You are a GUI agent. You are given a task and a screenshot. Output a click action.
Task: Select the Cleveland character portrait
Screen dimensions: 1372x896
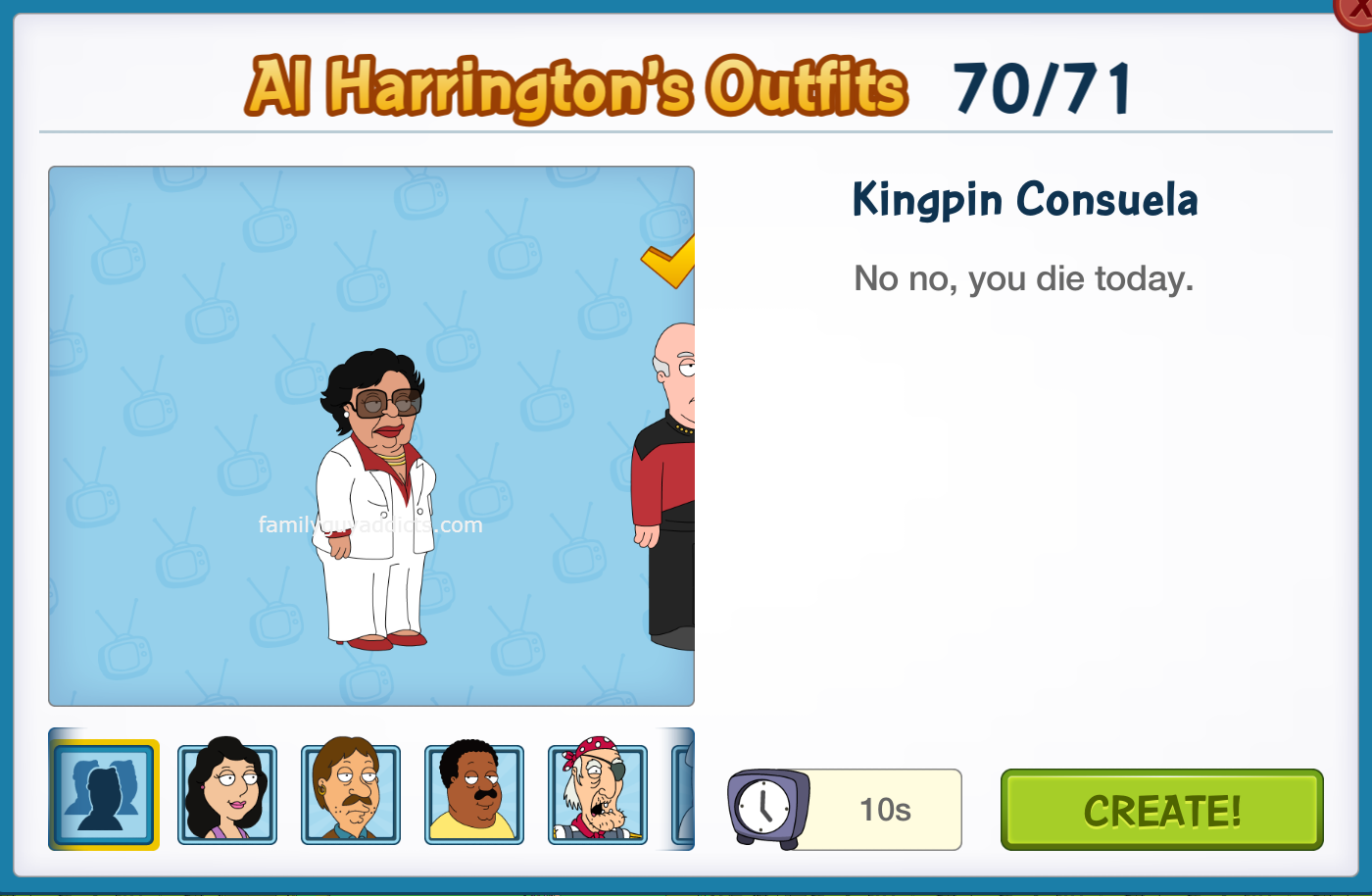(x=474, y=794)
